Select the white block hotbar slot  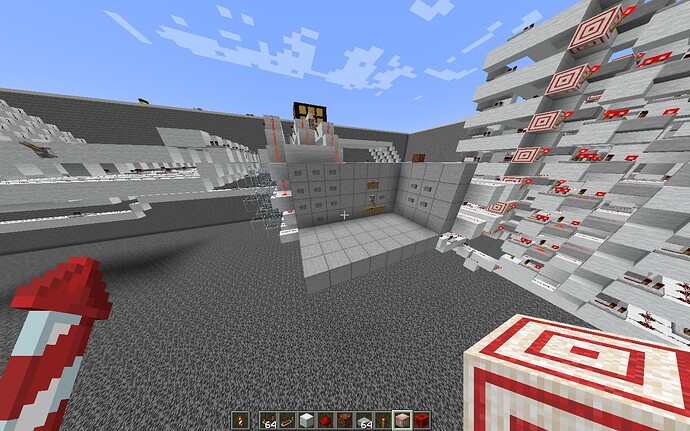306,420
